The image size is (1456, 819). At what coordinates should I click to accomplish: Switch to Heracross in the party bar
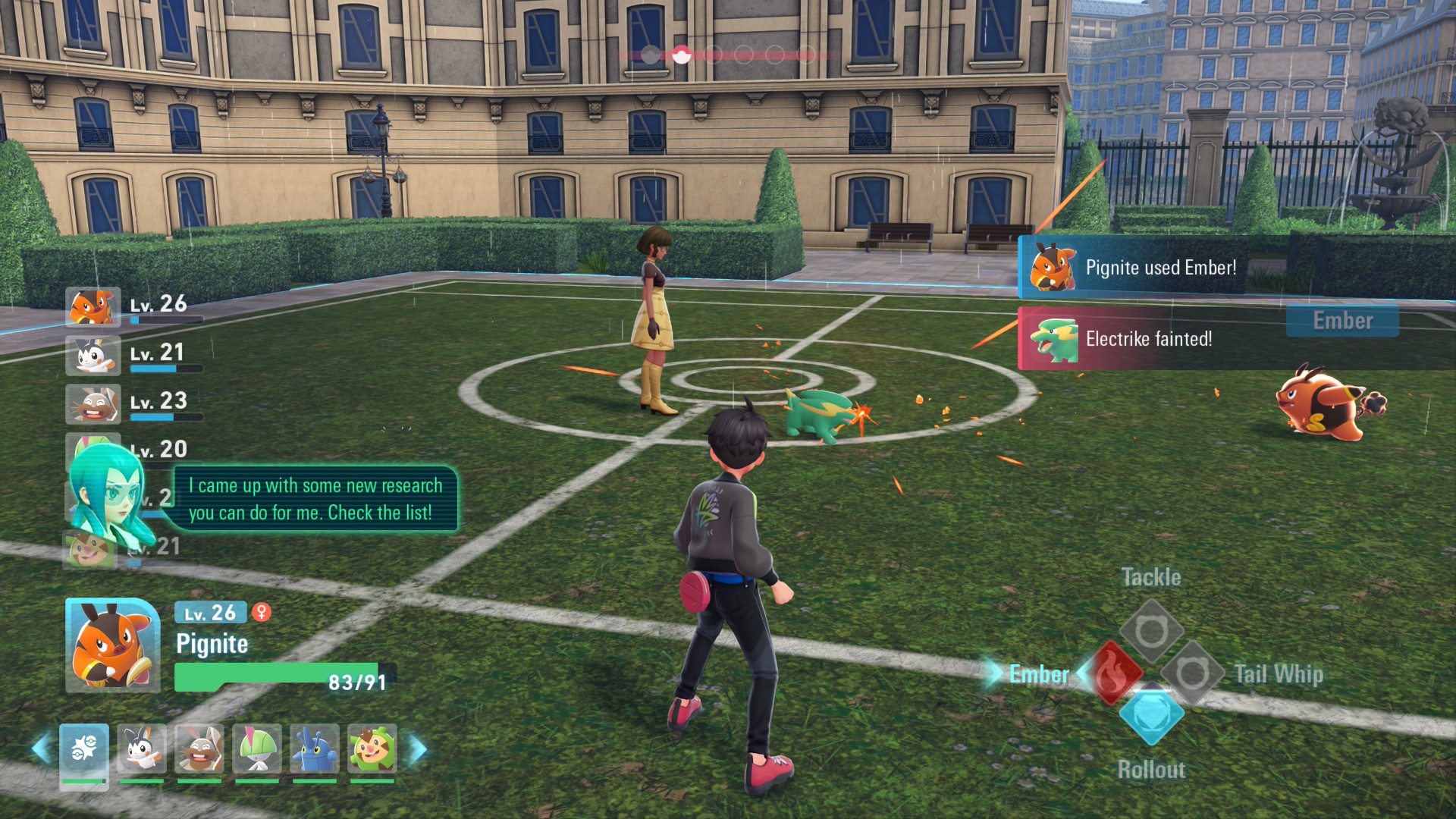[x=315, y=749]
